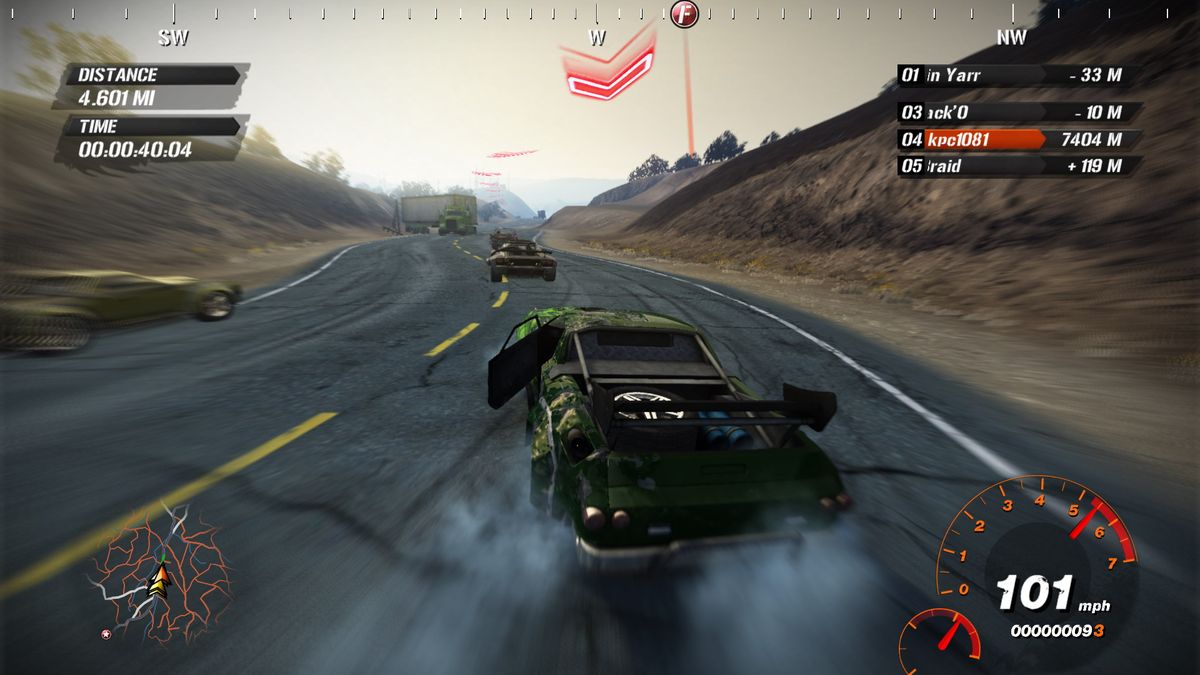
Task: Click the player arrow on the minimap
Action: pos(158,580)
